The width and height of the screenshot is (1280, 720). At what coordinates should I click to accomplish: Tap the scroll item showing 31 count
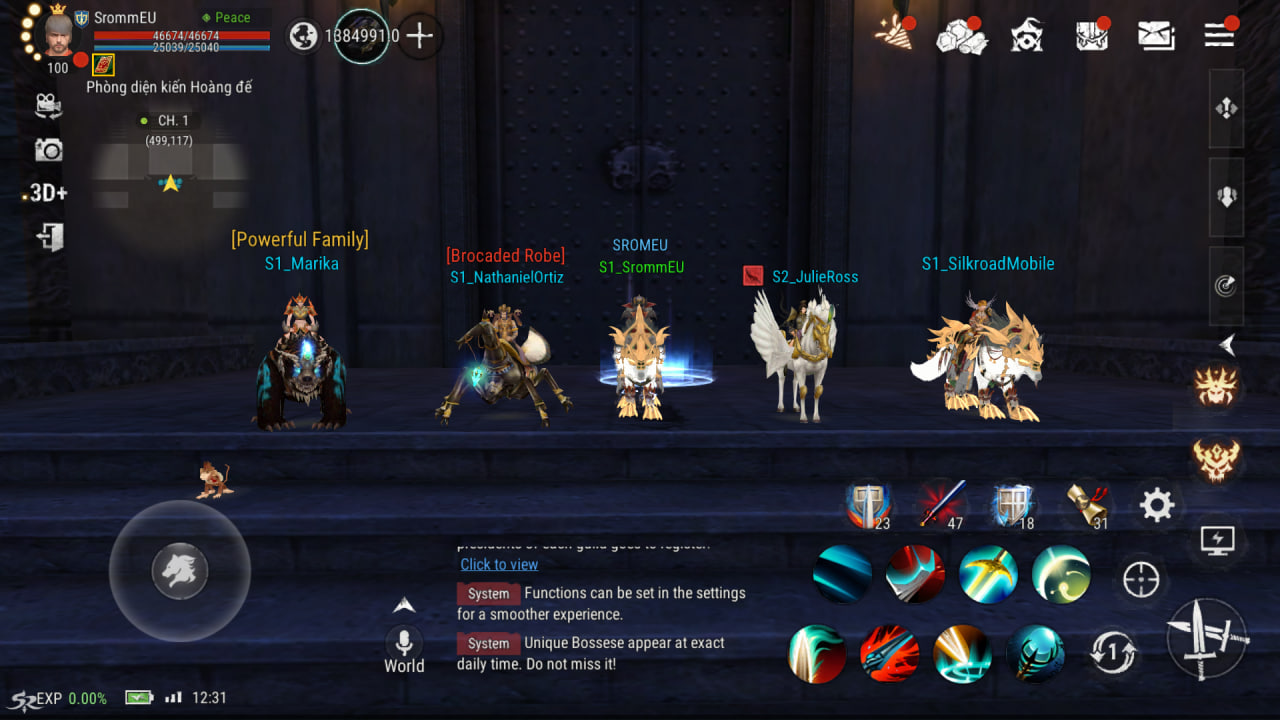(1086, 505)
